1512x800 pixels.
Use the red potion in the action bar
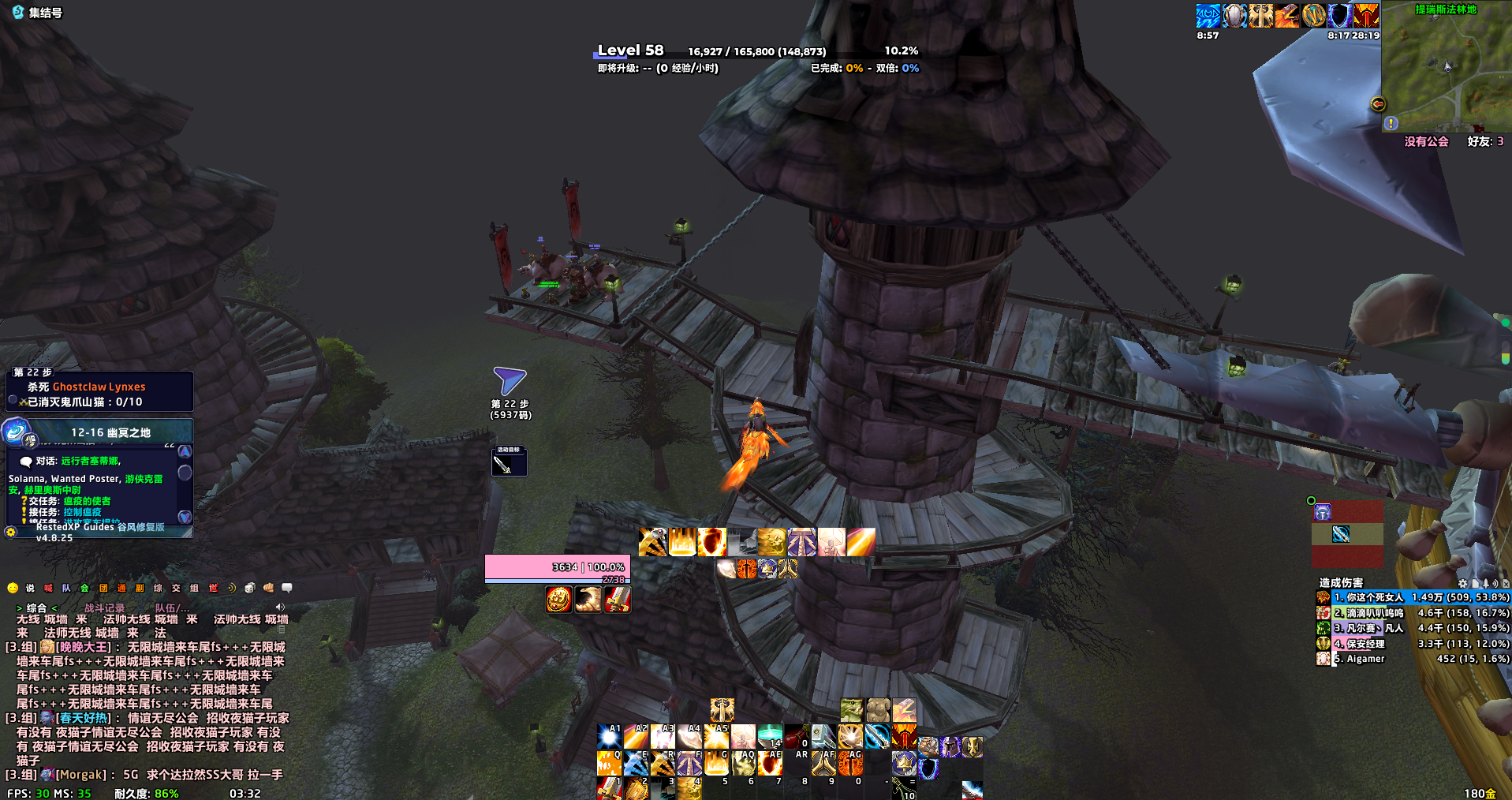pyautogui.click(x=796, y=737)
